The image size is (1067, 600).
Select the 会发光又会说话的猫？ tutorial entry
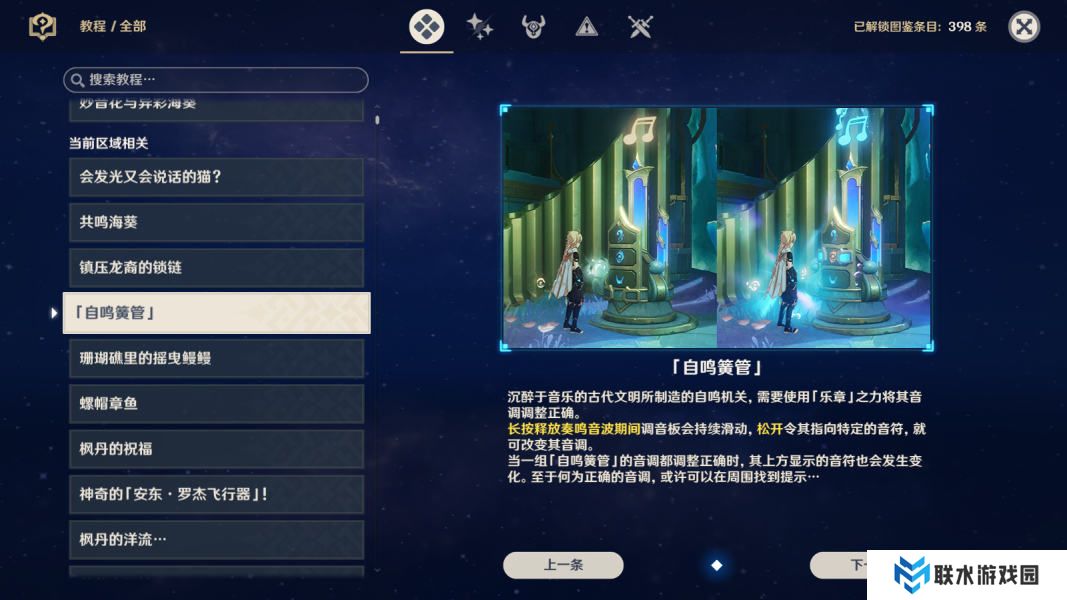tap(216, 177)
